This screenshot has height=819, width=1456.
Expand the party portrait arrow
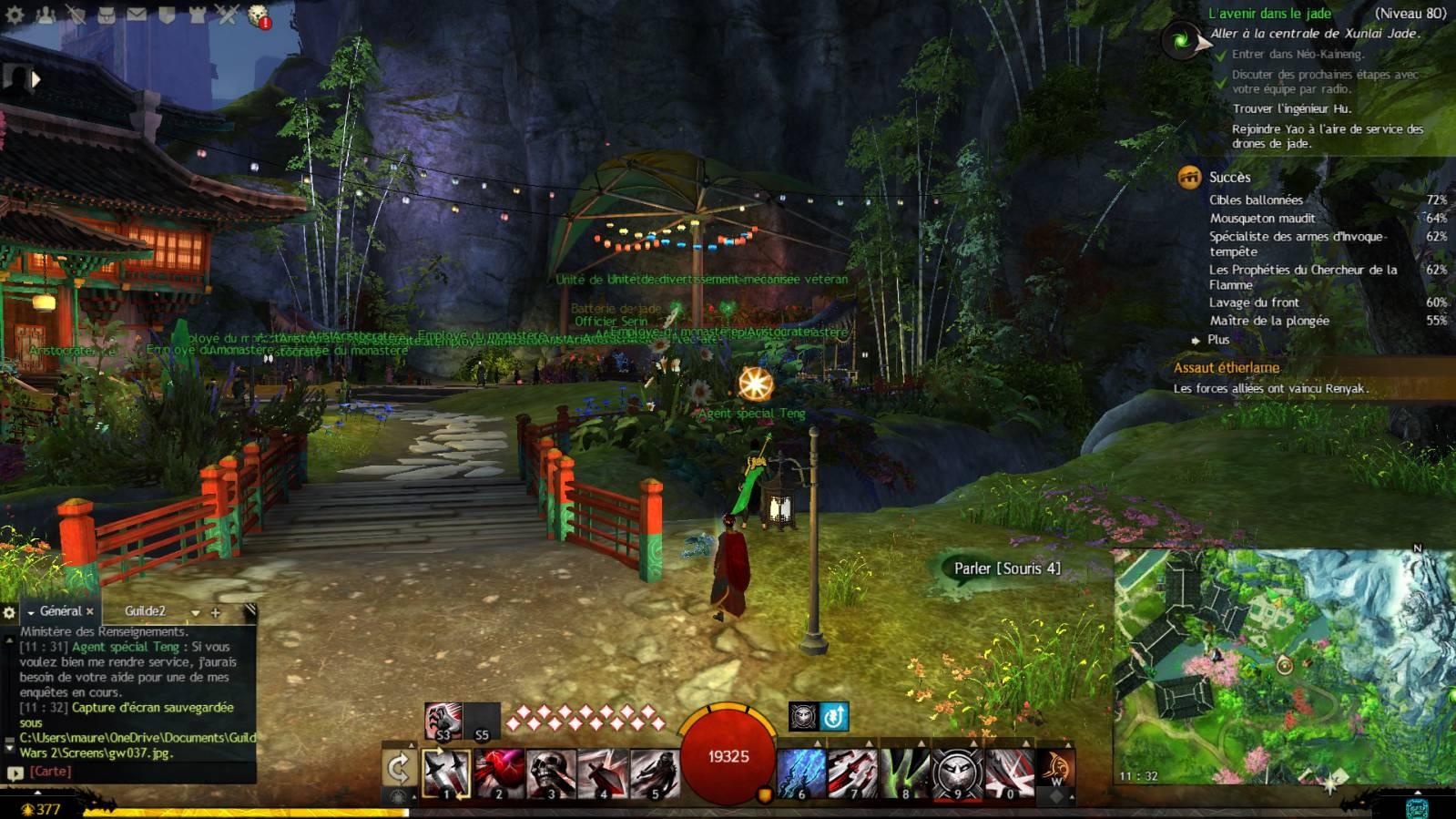point(36,79)
